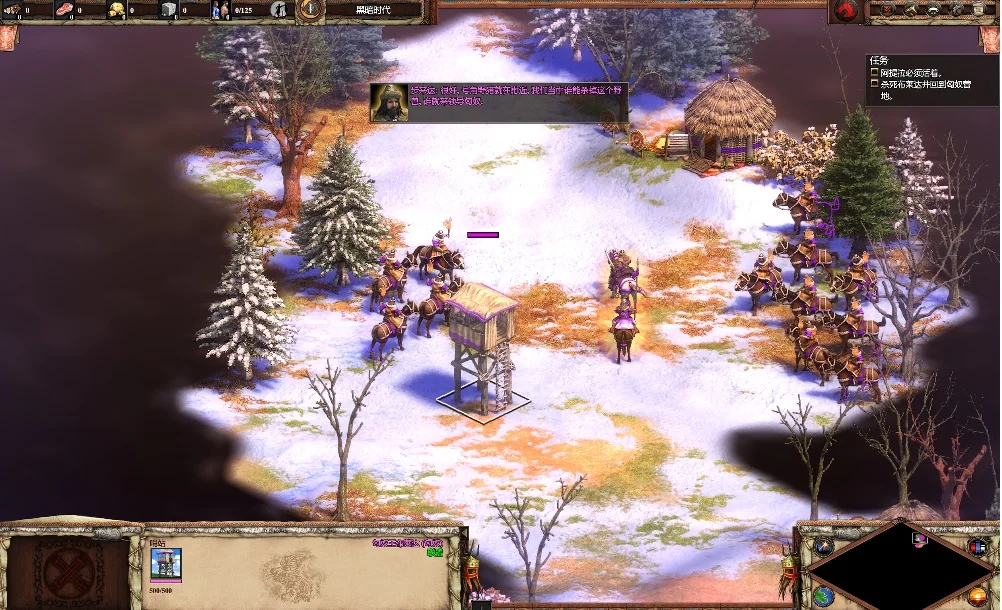The height and width of the screenshot is (610, 1002).
Task: Click the green globe minimap button
Action: (x=822, y=595)
